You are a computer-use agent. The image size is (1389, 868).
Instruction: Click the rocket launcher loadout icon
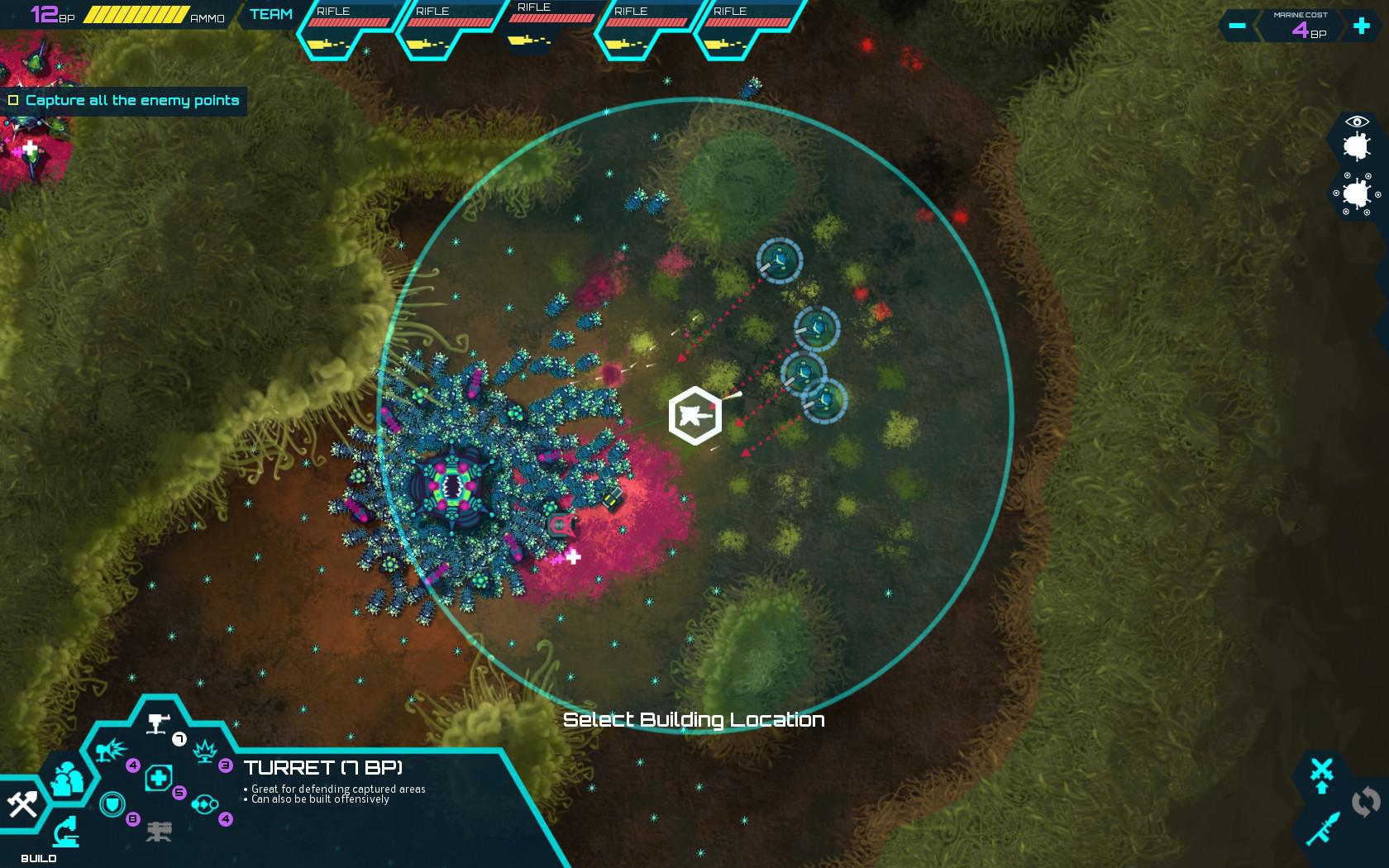pos(1324,827)
